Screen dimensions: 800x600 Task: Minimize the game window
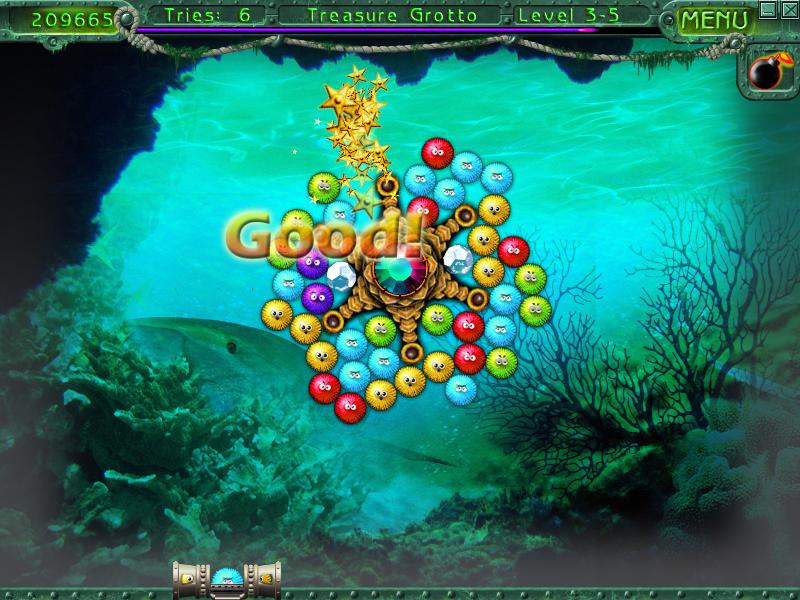click(768, 10)
